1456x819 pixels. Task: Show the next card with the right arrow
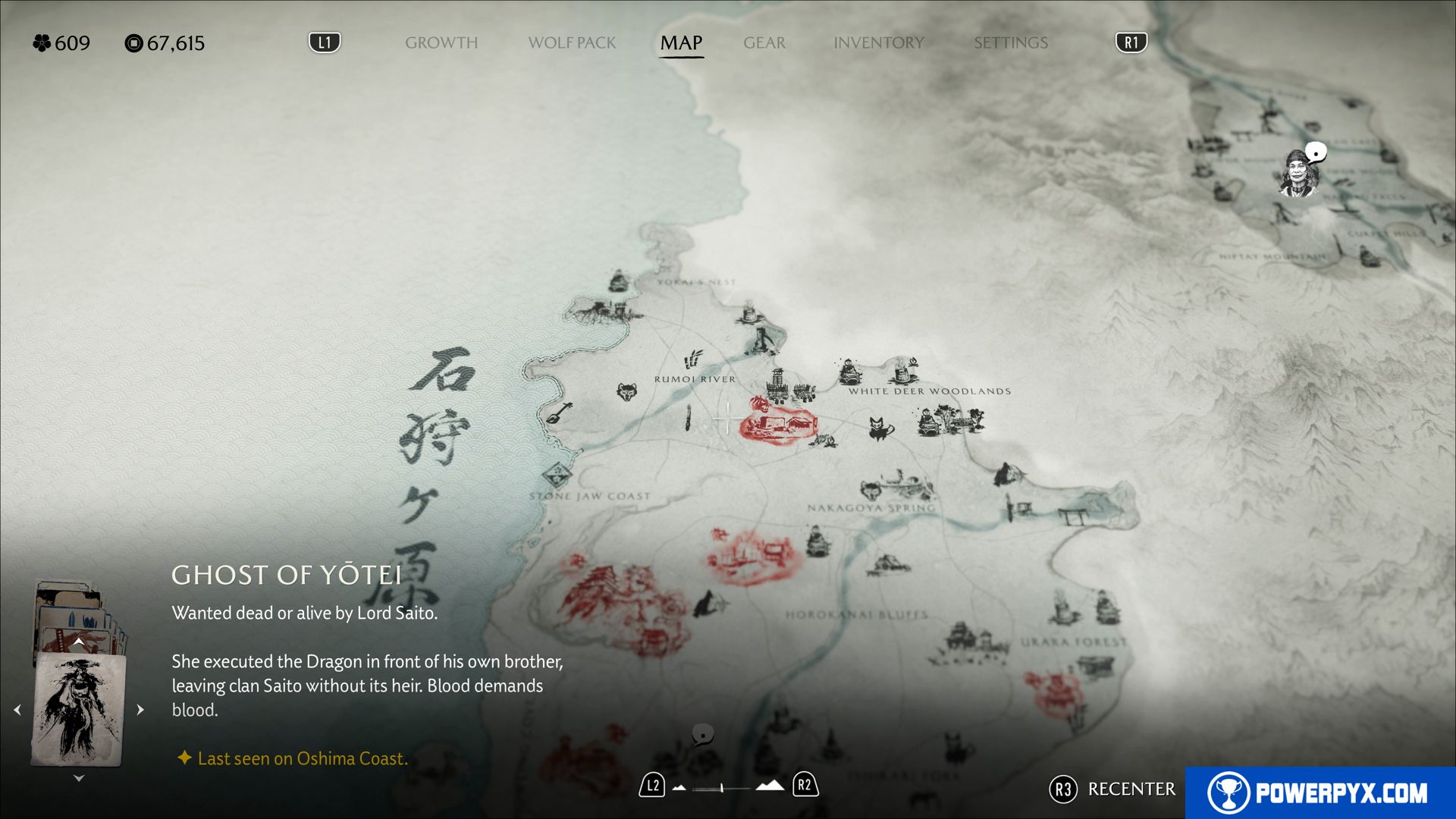pyautogui.click(x=140, y=710)
